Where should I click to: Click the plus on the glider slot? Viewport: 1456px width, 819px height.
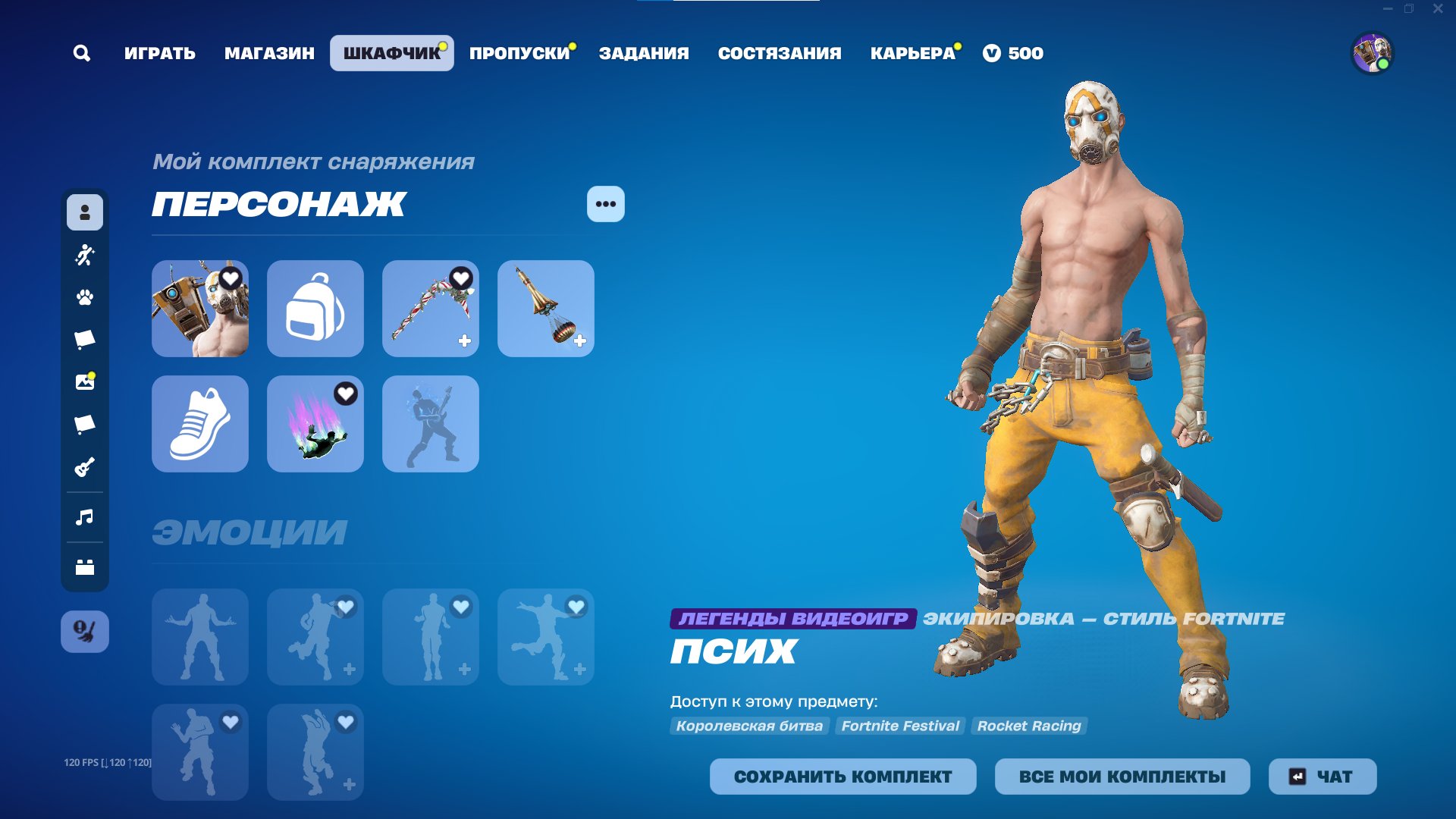[579, 342]
